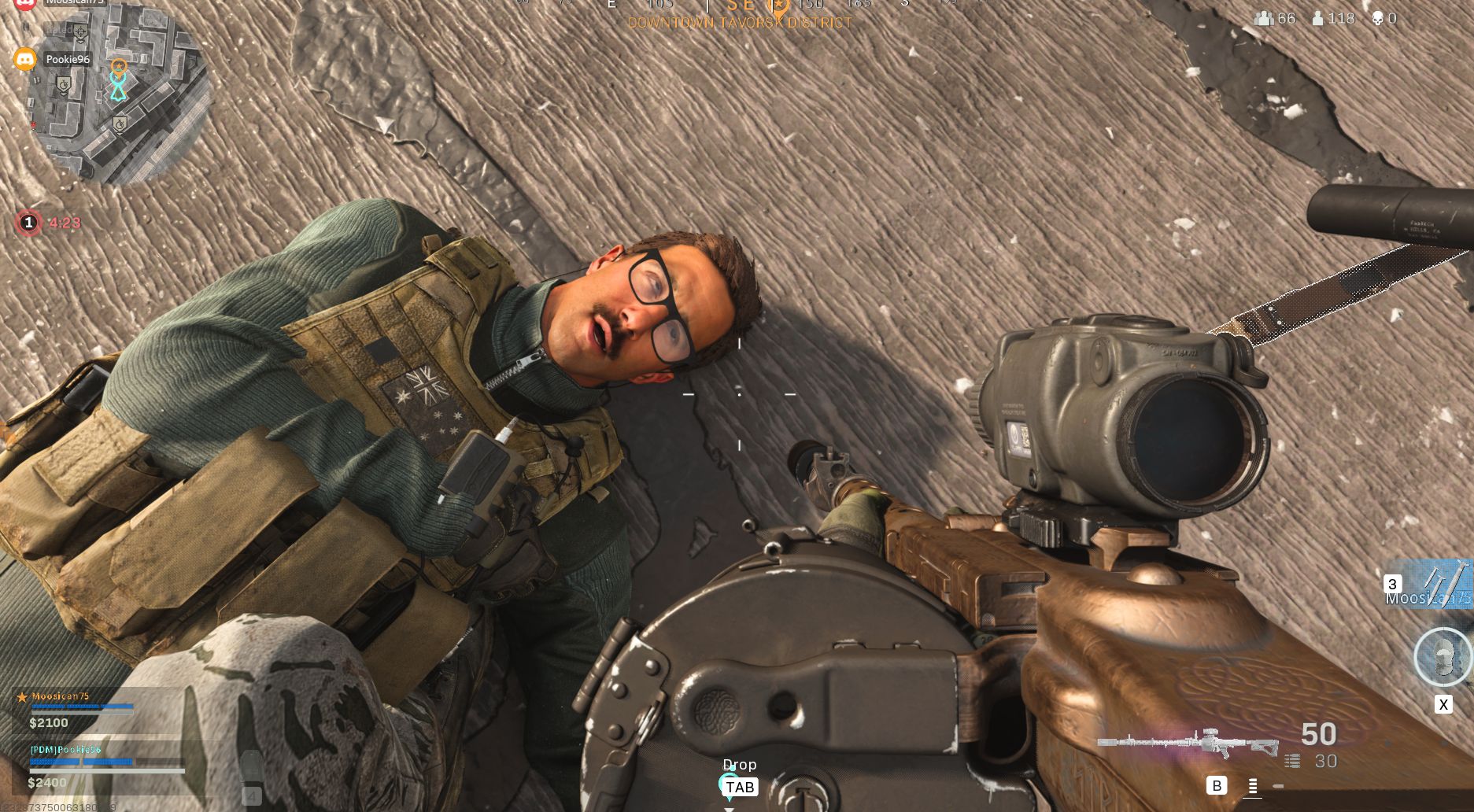Click the X keybind prompt for equipment

[x=1444, y=703]
